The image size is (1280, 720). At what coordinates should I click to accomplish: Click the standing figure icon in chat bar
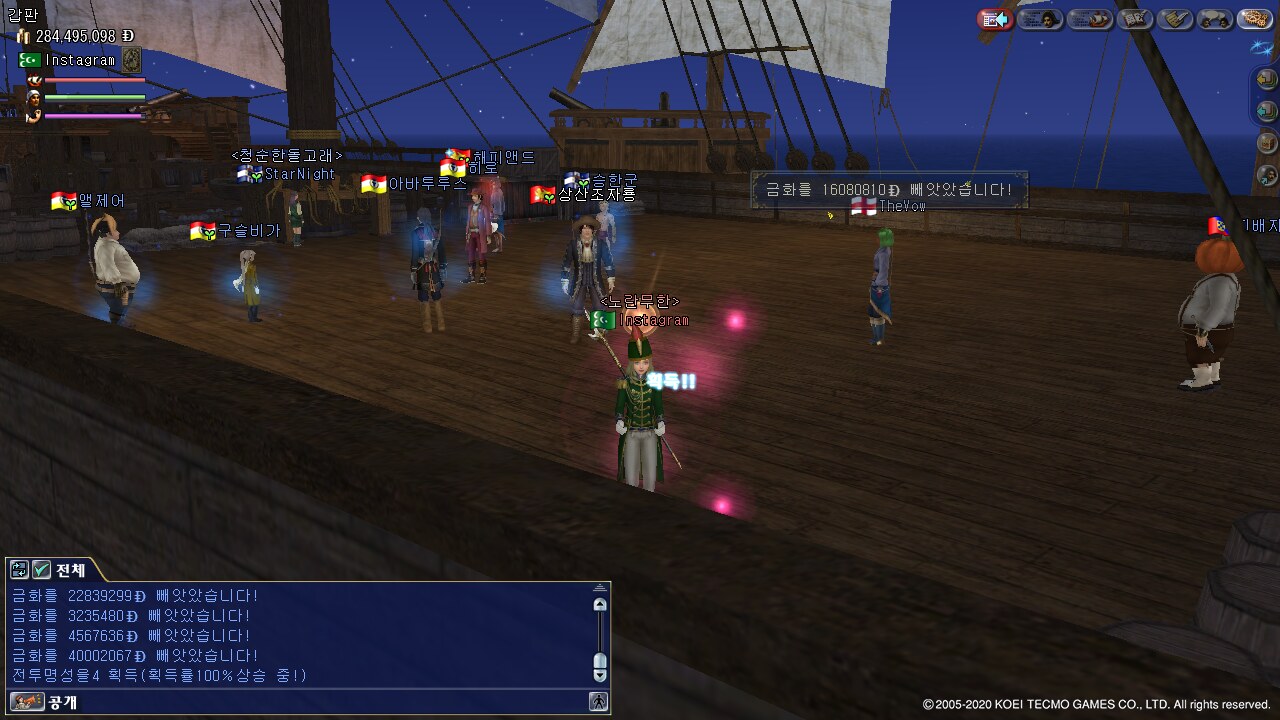(x=598, y=702)
